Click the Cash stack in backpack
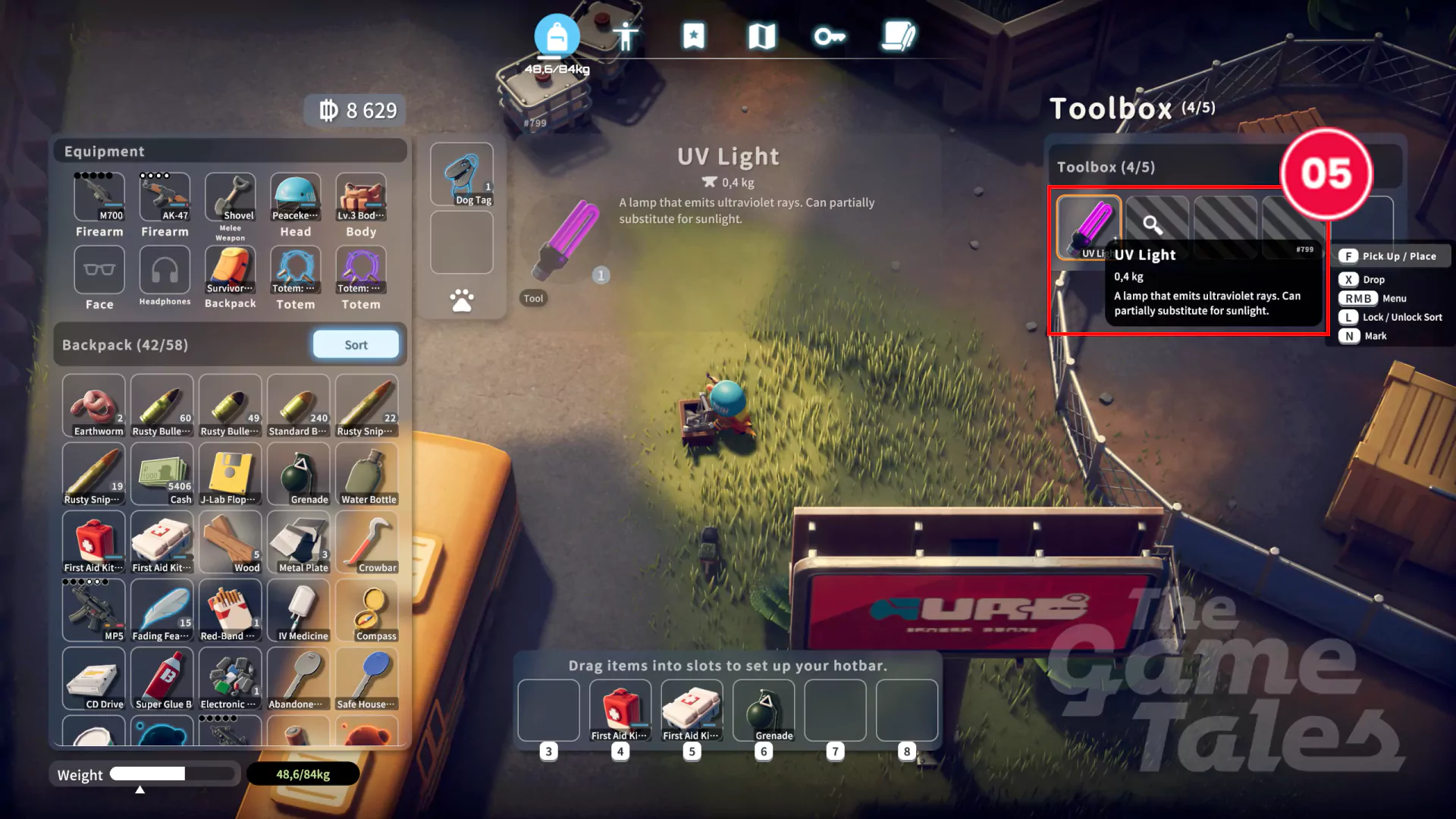The width and height of the screenshot is (1456, 819). [162, 474]
